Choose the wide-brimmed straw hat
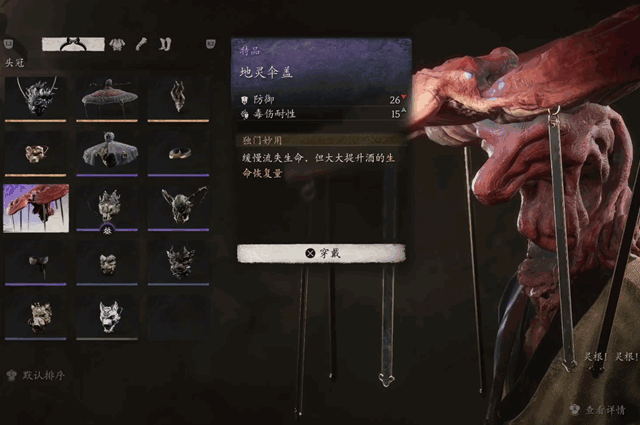Viewport: 640px width, 425px height. [108, 96]
